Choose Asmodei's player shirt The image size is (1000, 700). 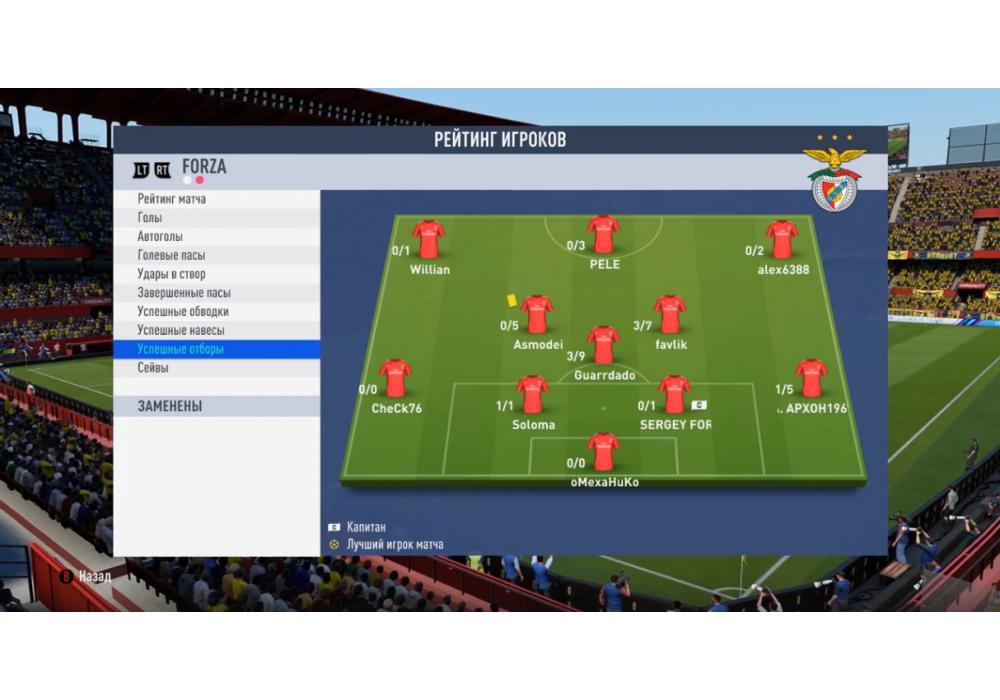click(537, 315)
